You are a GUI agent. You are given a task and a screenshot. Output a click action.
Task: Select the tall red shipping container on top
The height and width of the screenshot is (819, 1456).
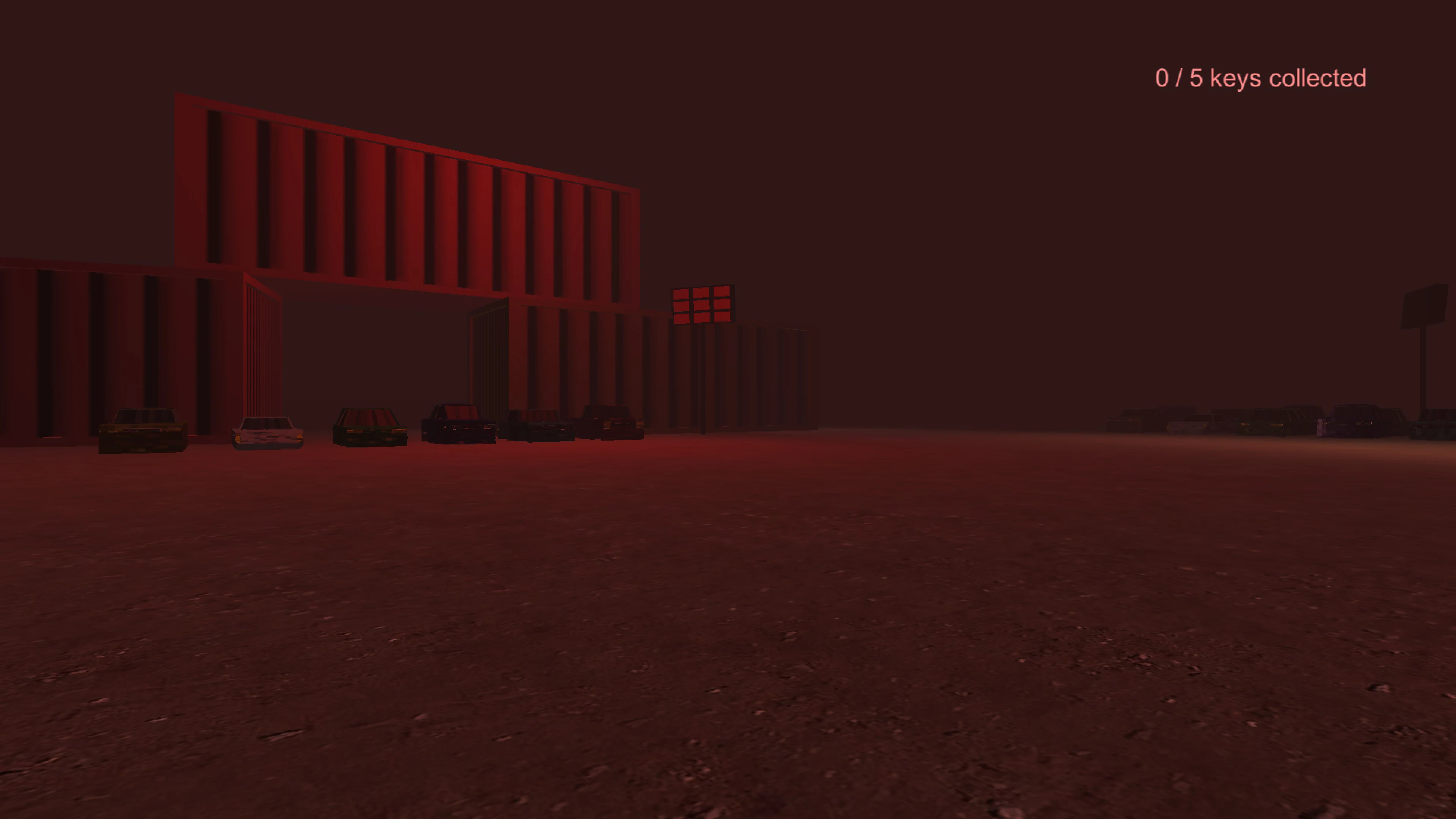[407, 187]
